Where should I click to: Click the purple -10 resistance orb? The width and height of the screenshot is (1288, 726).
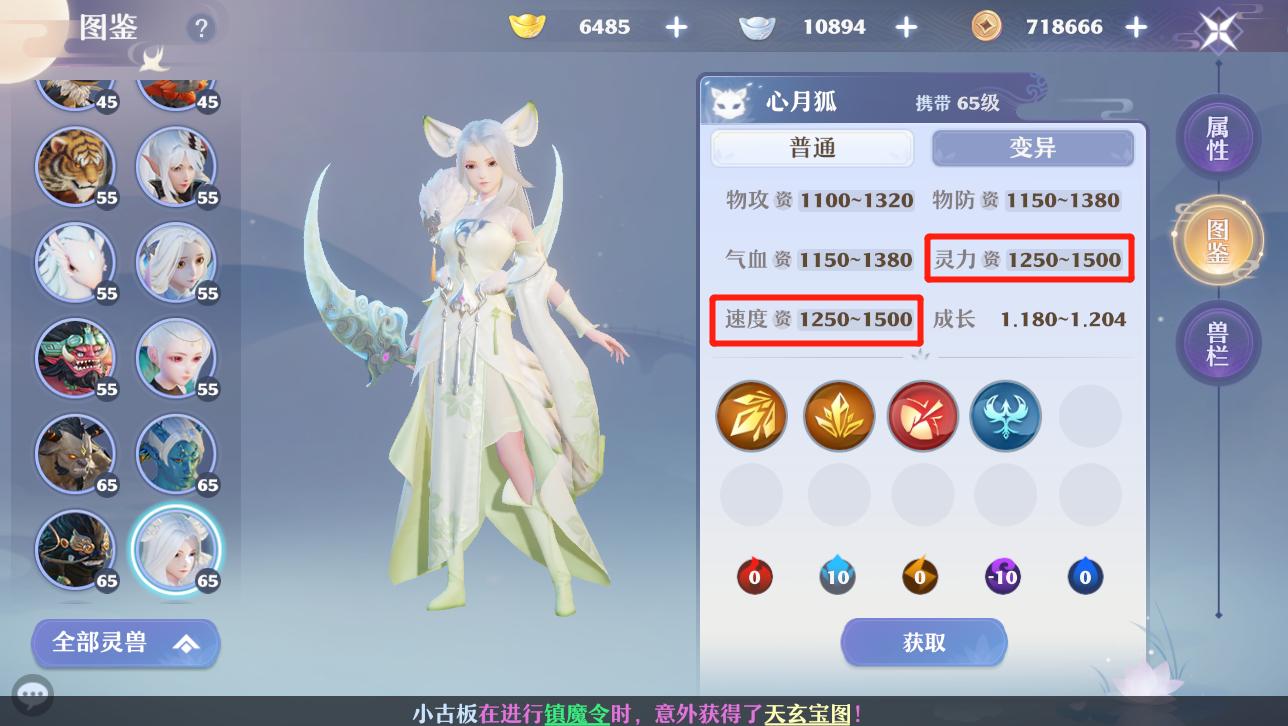tap(1003, 577)
